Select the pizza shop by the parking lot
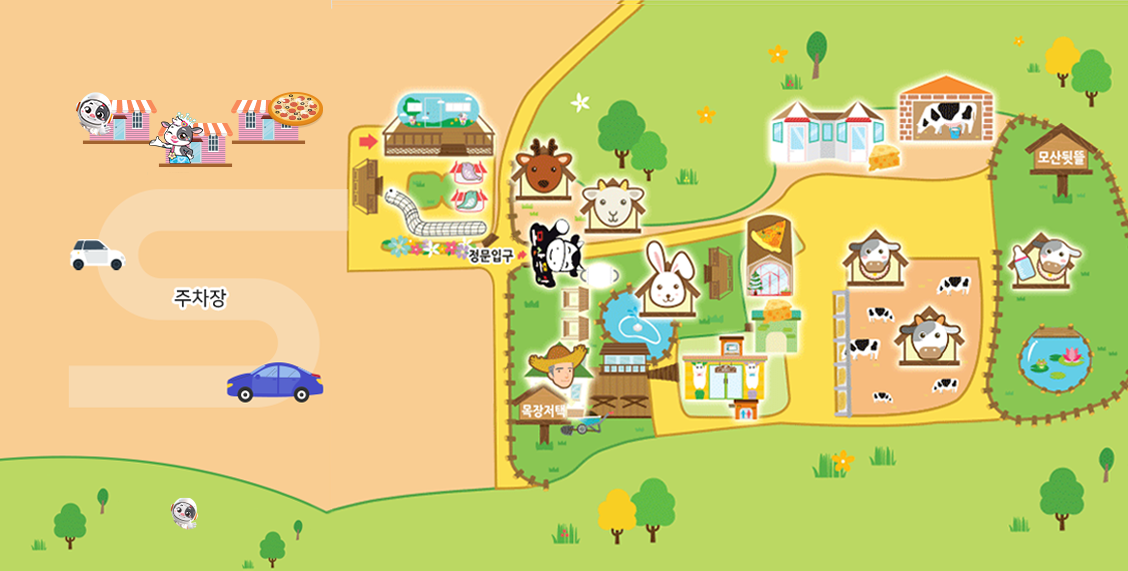 click(x=278, y=118)
